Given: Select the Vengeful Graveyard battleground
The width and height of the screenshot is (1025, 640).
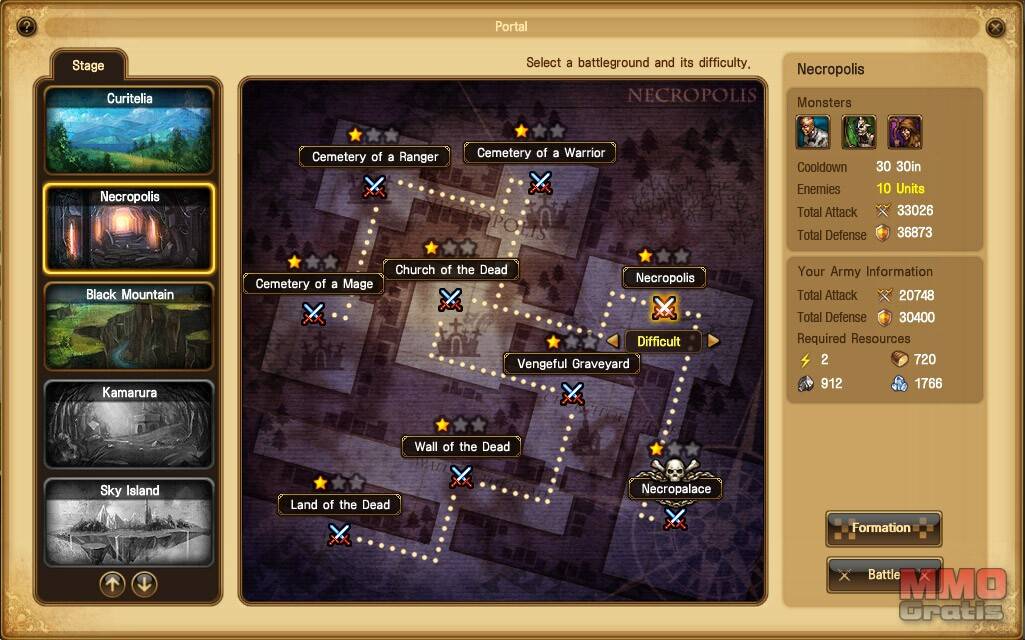Looking at the screenshot, I should coord(572,393).
